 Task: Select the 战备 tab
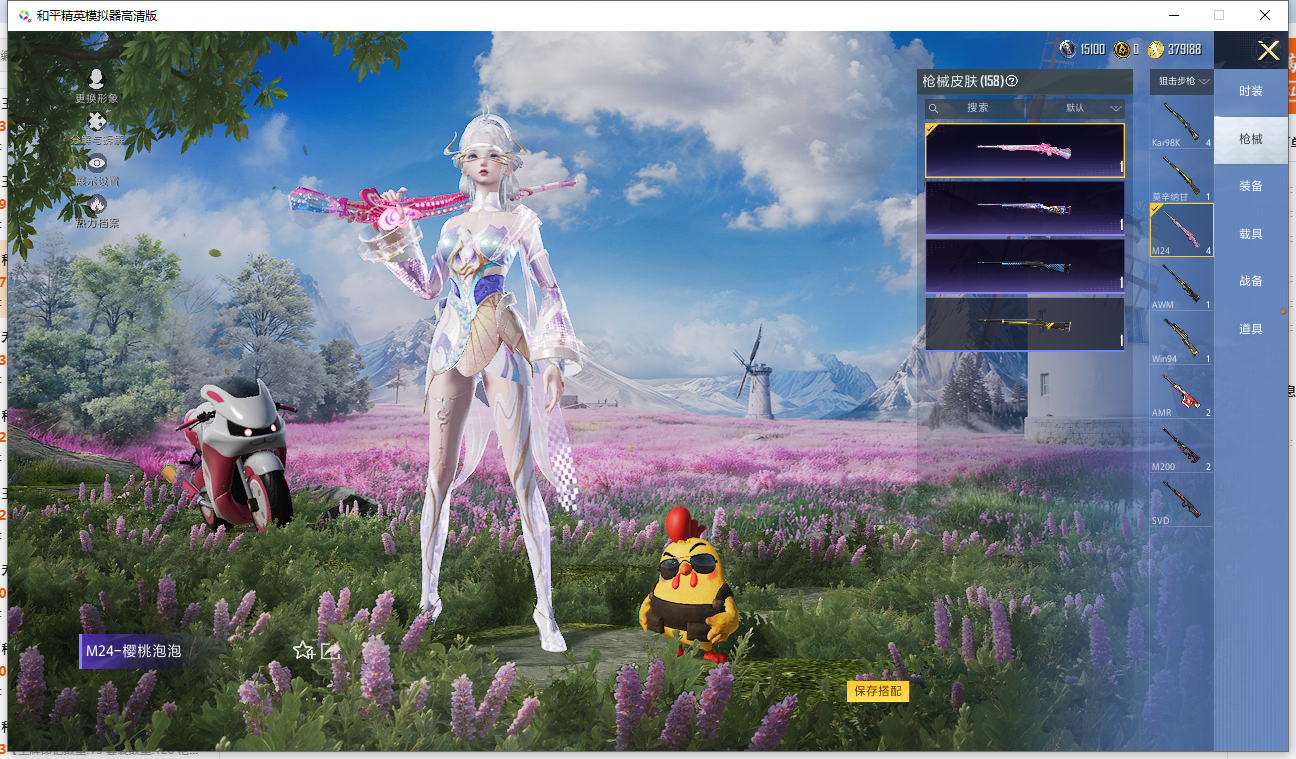[x=1250, y=281]
